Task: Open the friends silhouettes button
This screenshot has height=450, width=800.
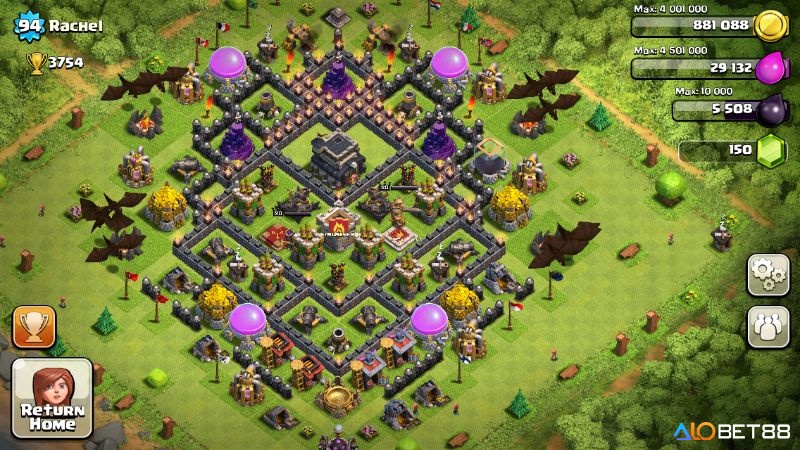Action: pyautogui.click(x=768, y=326)
